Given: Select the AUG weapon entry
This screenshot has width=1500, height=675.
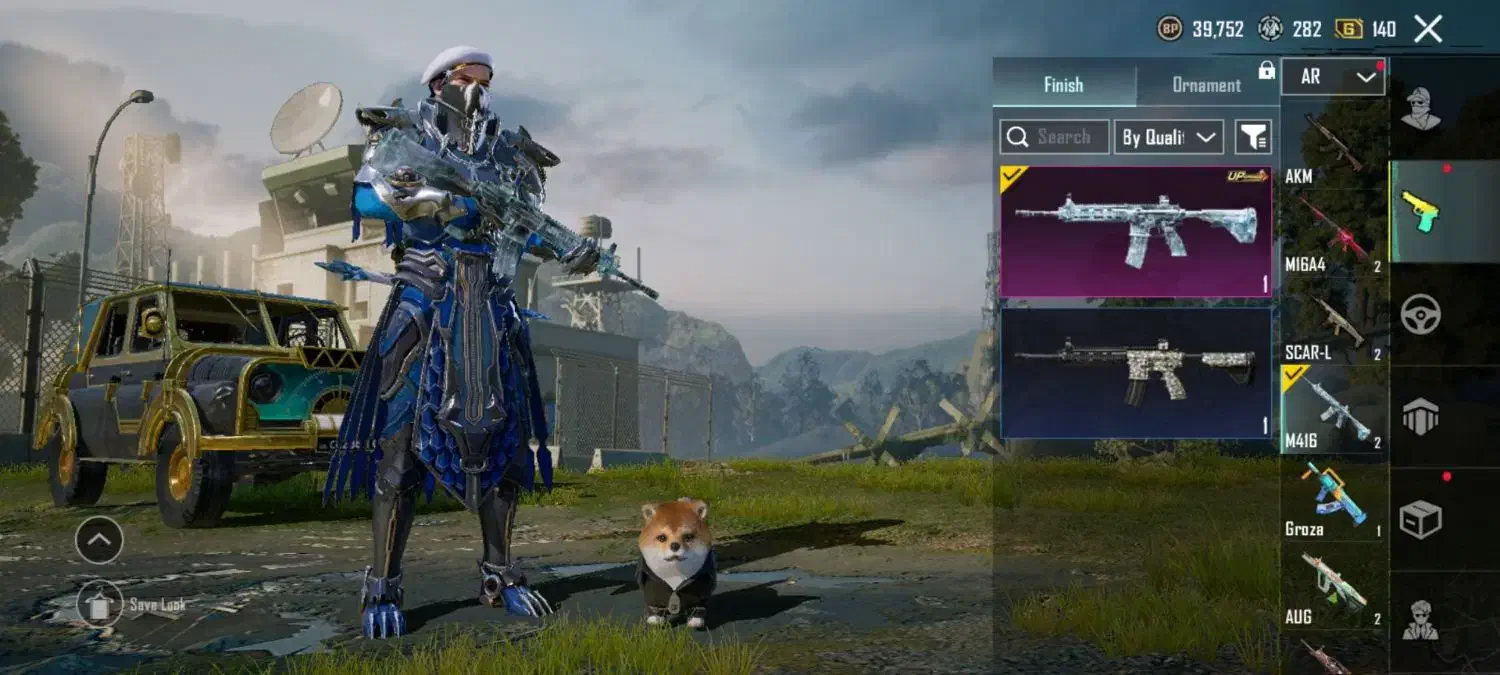Looking at the screenshot, I should [1333, 587].
